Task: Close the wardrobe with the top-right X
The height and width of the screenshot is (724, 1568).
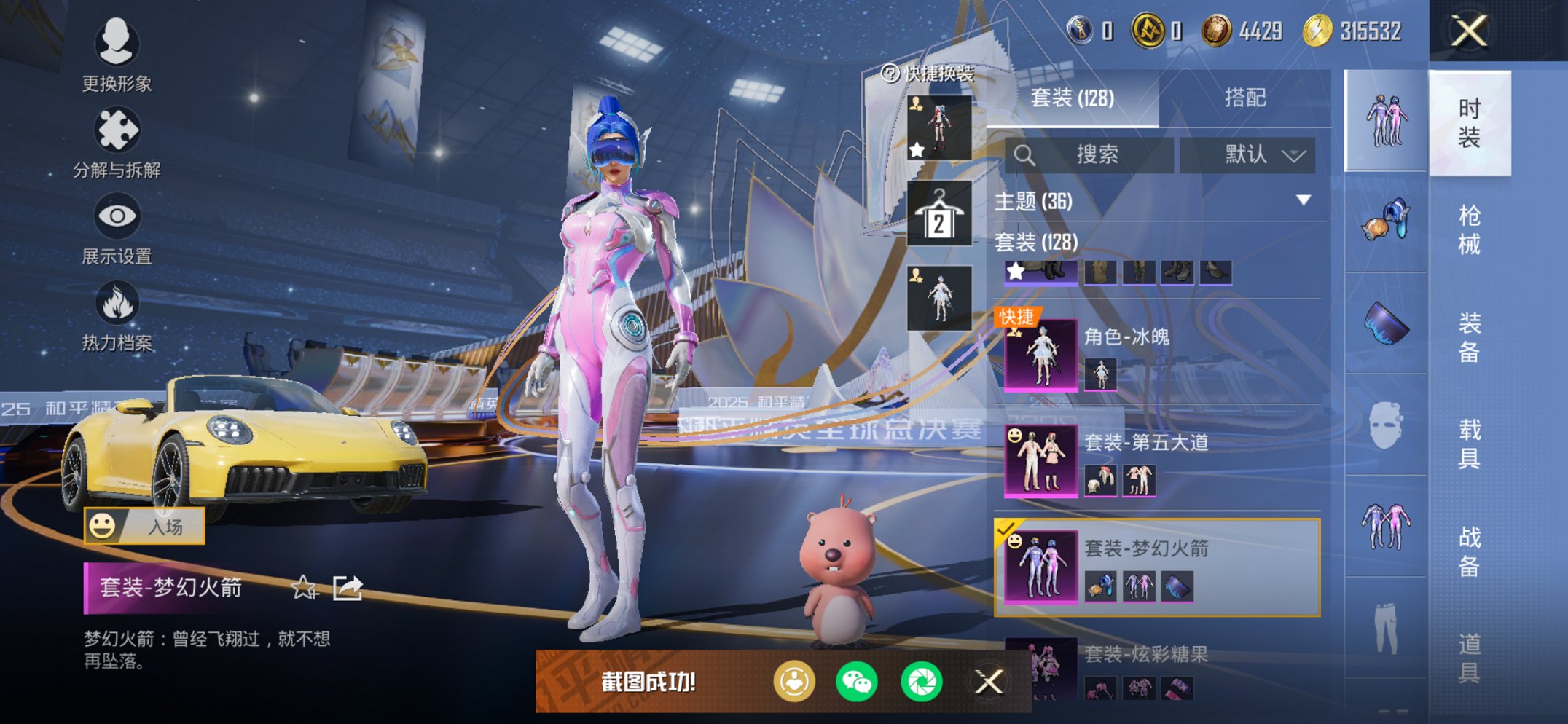Action: (x=1469, y=31)
